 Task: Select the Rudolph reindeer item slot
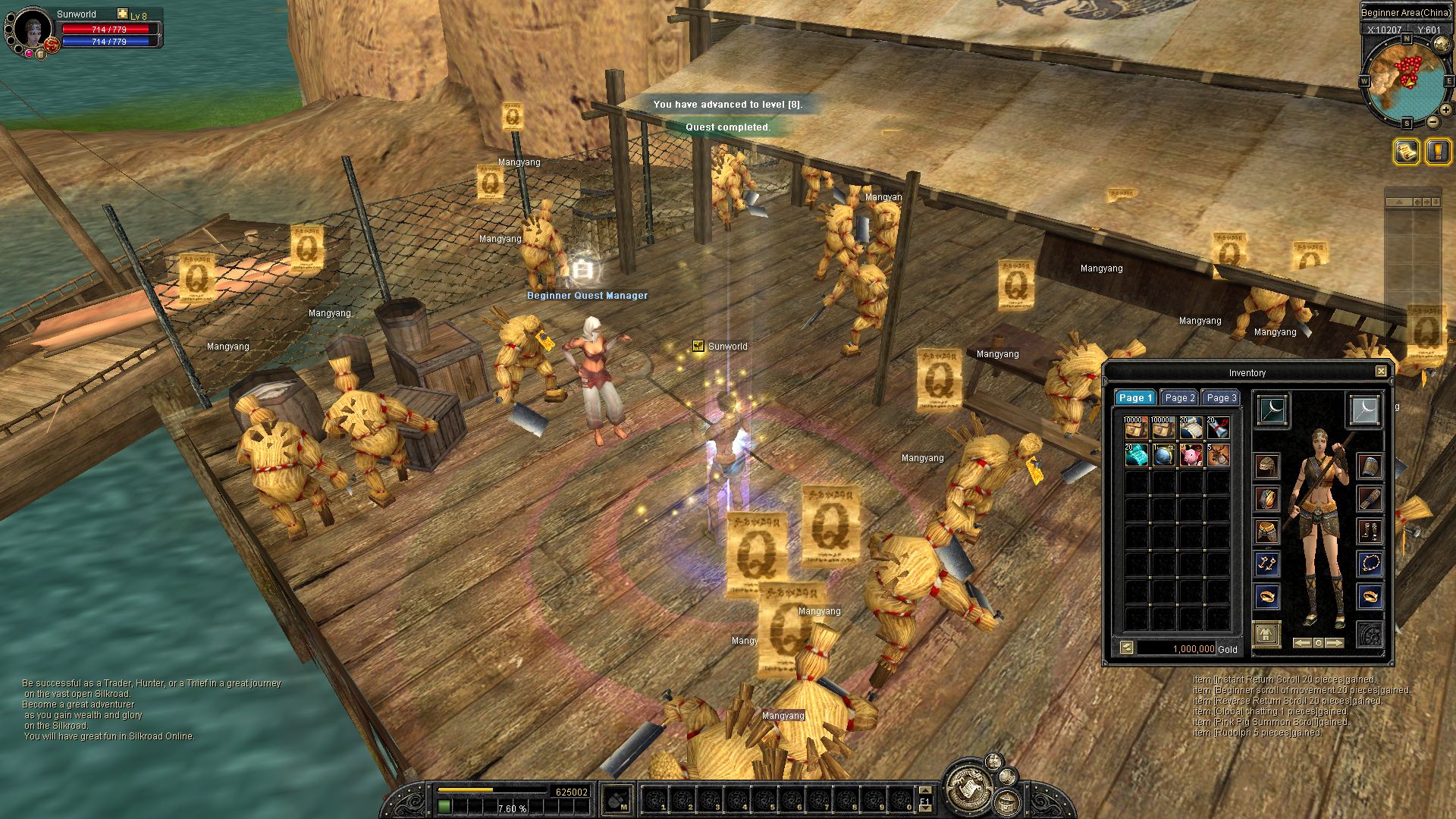[1218, 455]
